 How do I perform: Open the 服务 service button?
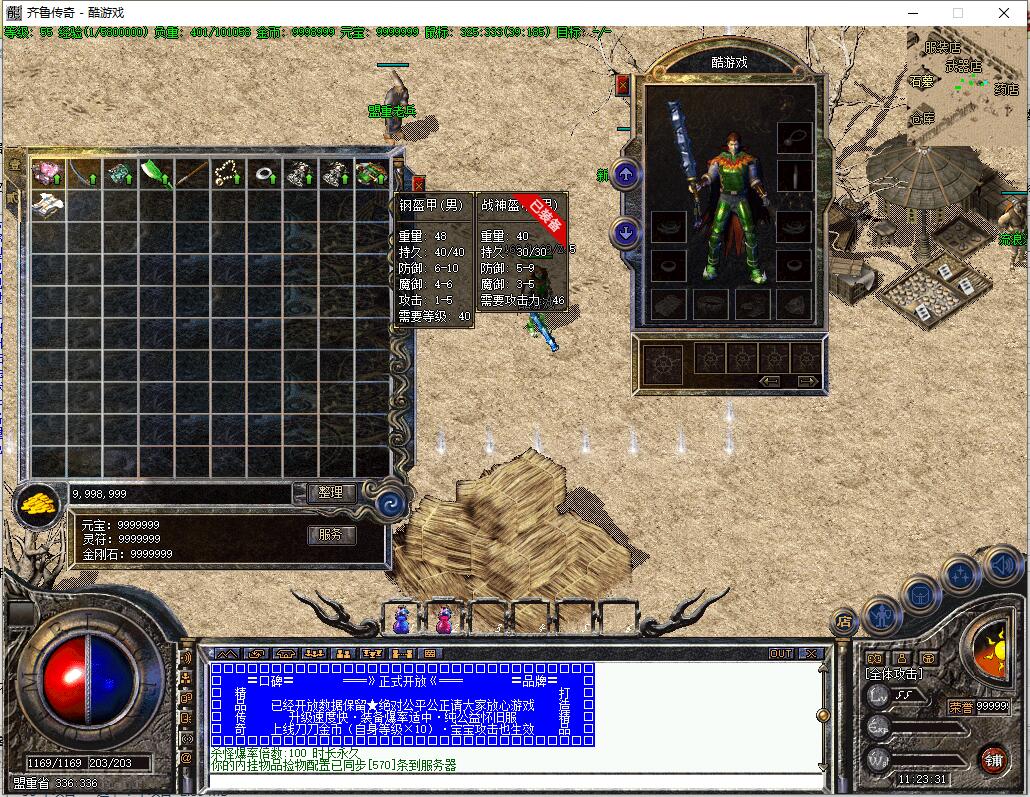(x=331, y=535)
